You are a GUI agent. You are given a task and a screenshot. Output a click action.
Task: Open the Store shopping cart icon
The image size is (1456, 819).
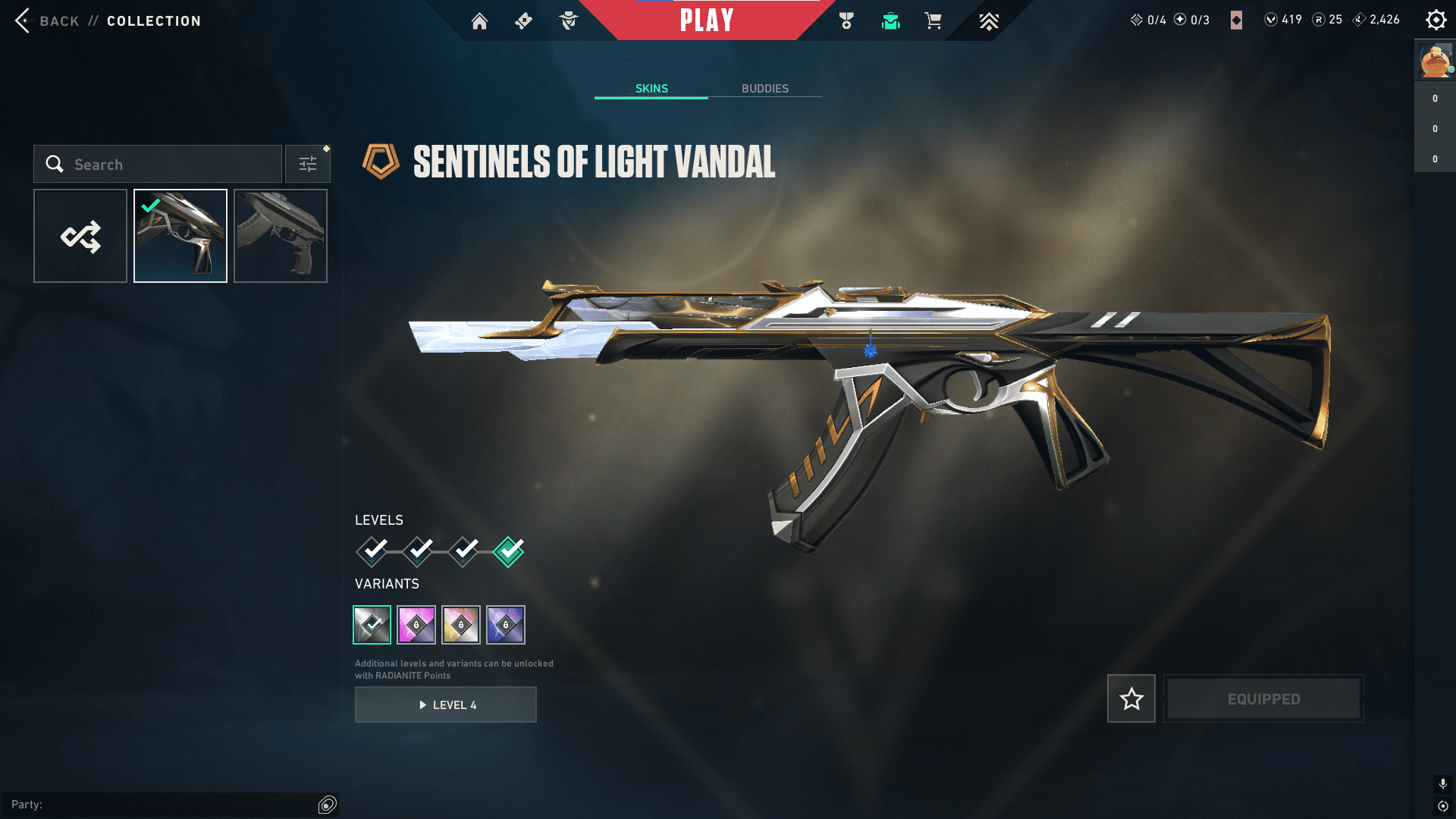[934, 21]
